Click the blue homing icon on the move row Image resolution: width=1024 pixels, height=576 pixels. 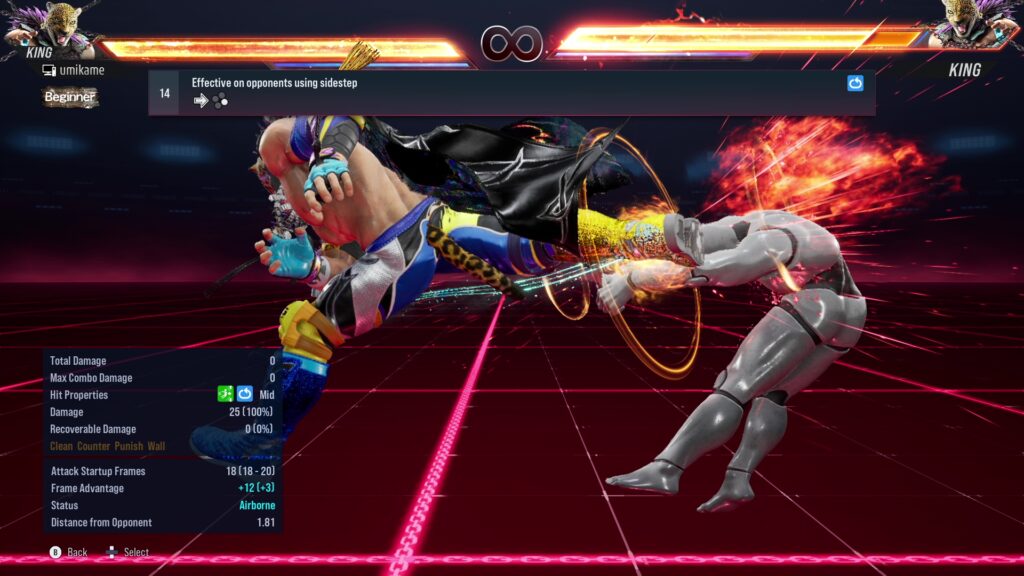click(855, 84)
